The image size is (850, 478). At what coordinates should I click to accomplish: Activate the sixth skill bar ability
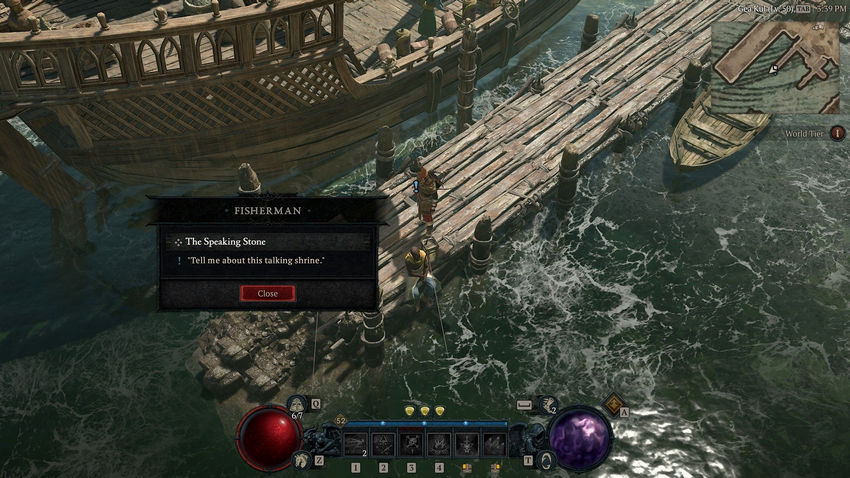[495, 444]
